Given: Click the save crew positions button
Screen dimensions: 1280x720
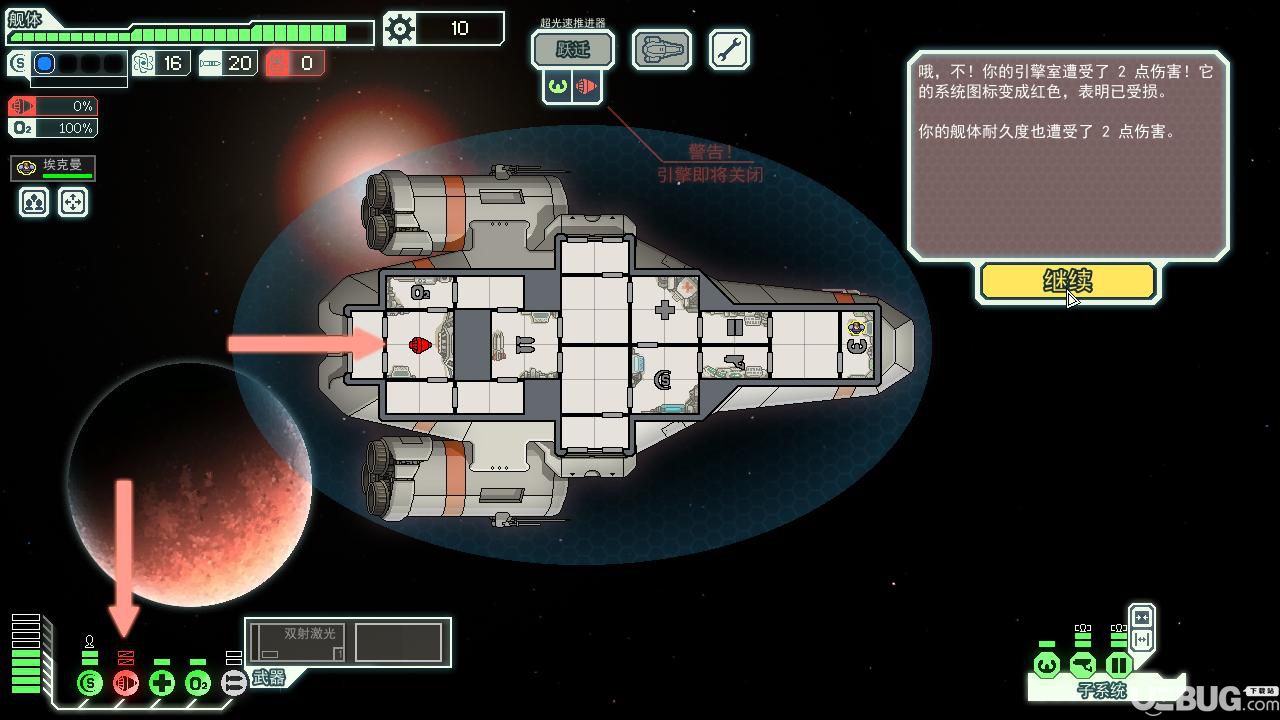Looking at the screenshot, I should click(x=35, y=202).
